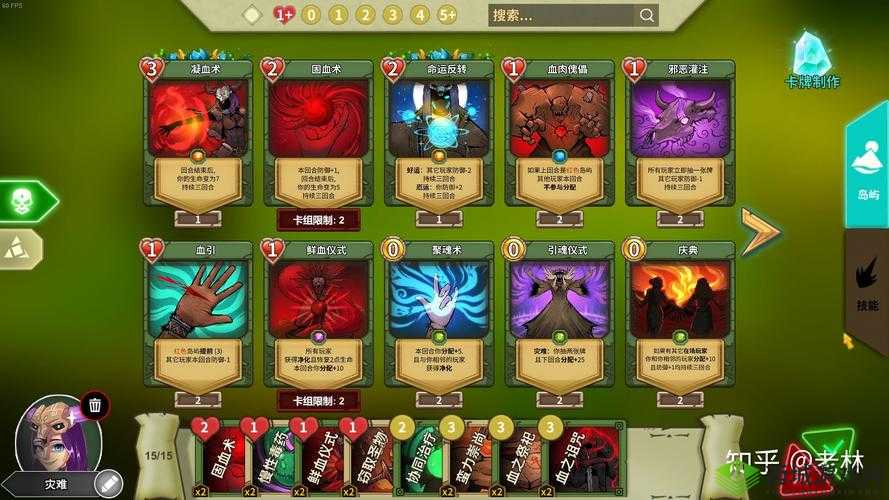
Task: Filter cards by cost 0
Action: click(311, 15)
